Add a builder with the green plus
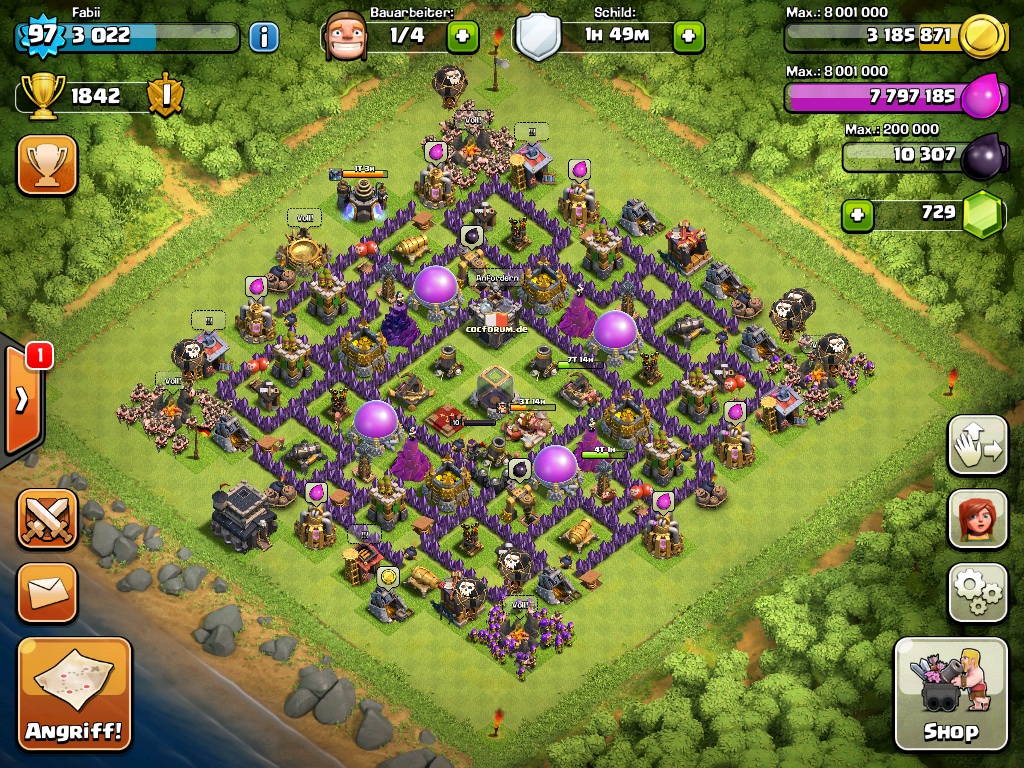 point(462,37)
